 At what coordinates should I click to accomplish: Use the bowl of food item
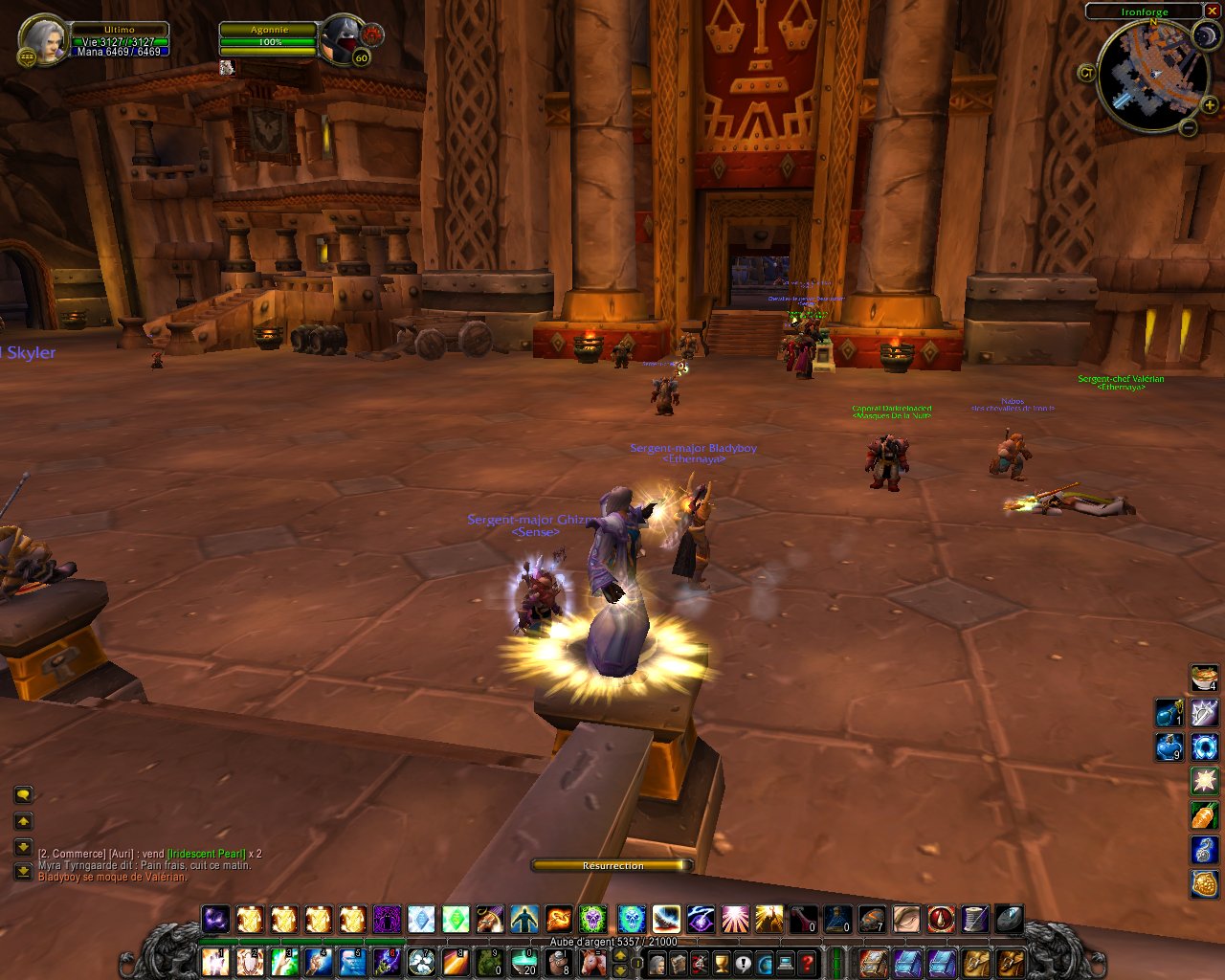pos(1205,679)
